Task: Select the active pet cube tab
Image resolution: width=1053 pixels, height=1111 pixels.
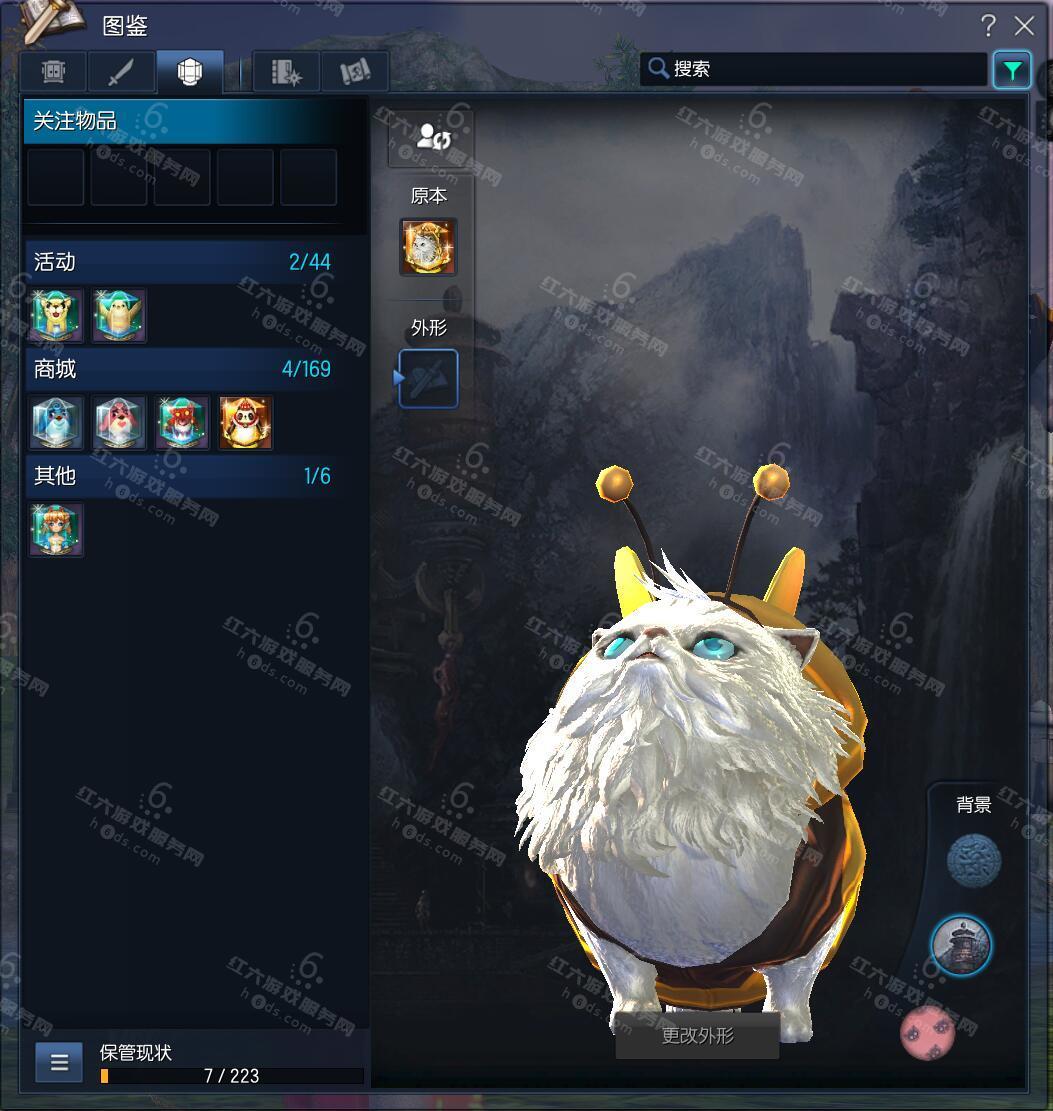Action: click(189, 72)
